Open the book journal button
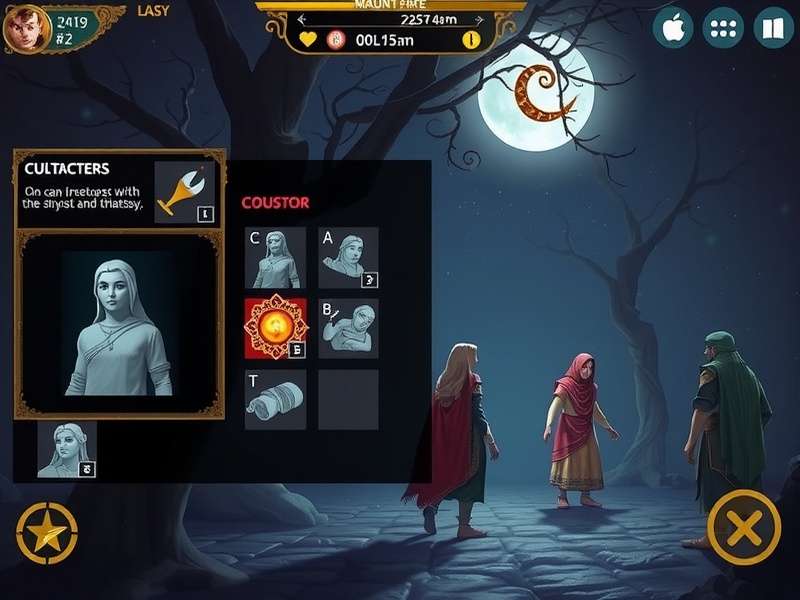The width and height of the screenshot is (800, 600). pos(771,28)
